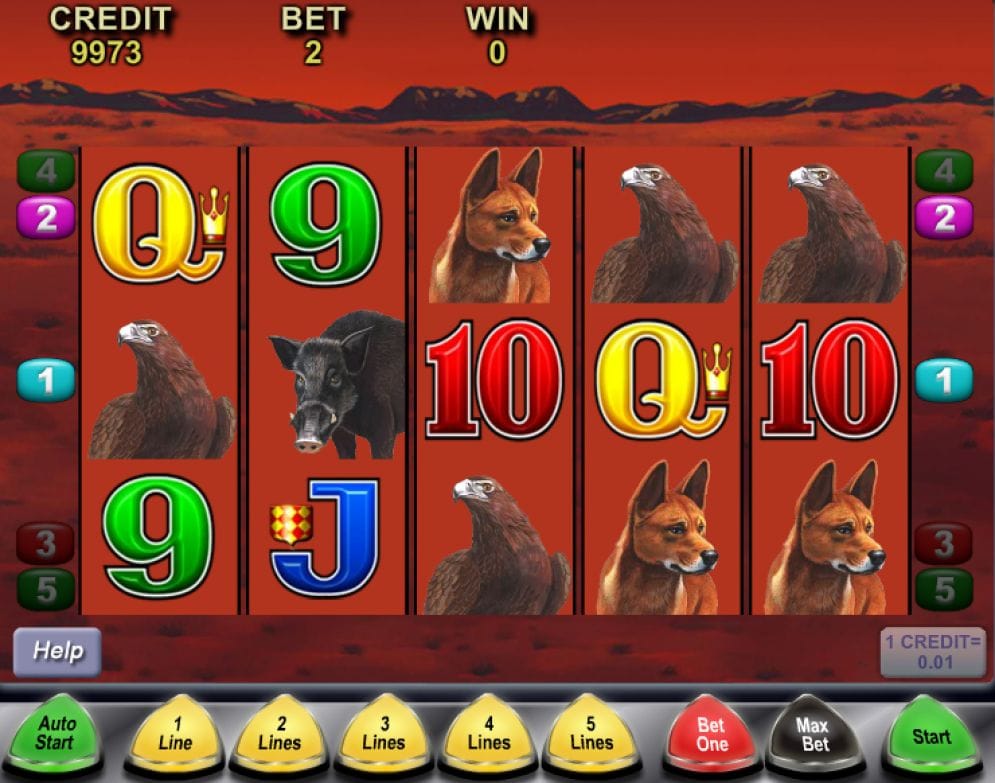Screen dimensions: 995x783
Task: Click the red Bet One button
Action: point(711,735)
